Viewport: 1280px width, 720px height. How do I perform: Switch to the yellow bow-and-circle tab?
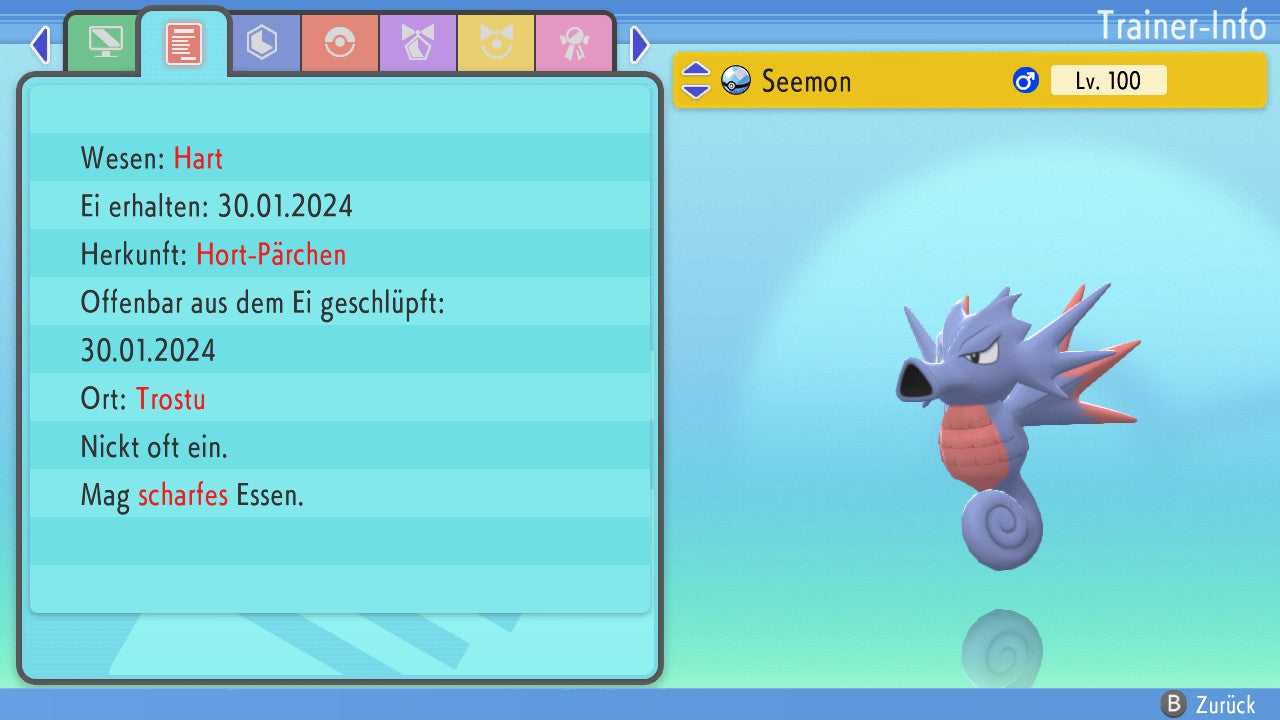pyautogui.click(x=496, y=43)
